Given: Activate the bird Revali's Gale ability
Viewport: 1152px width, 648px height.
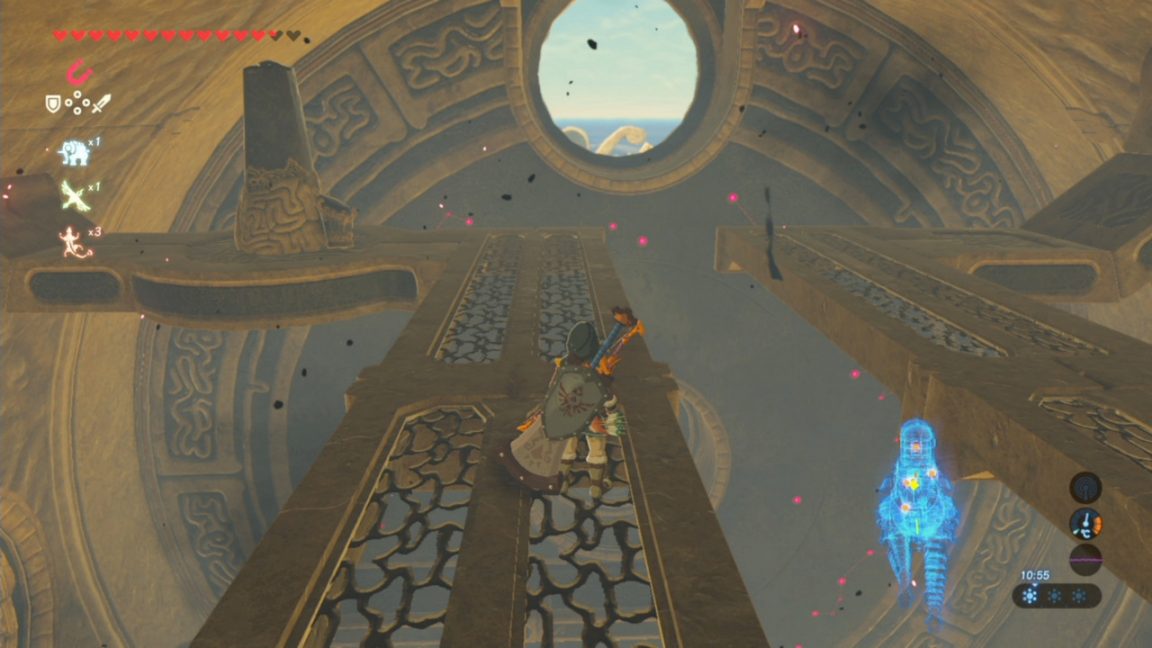Looking at the screenshot, I should coord(73,195).
